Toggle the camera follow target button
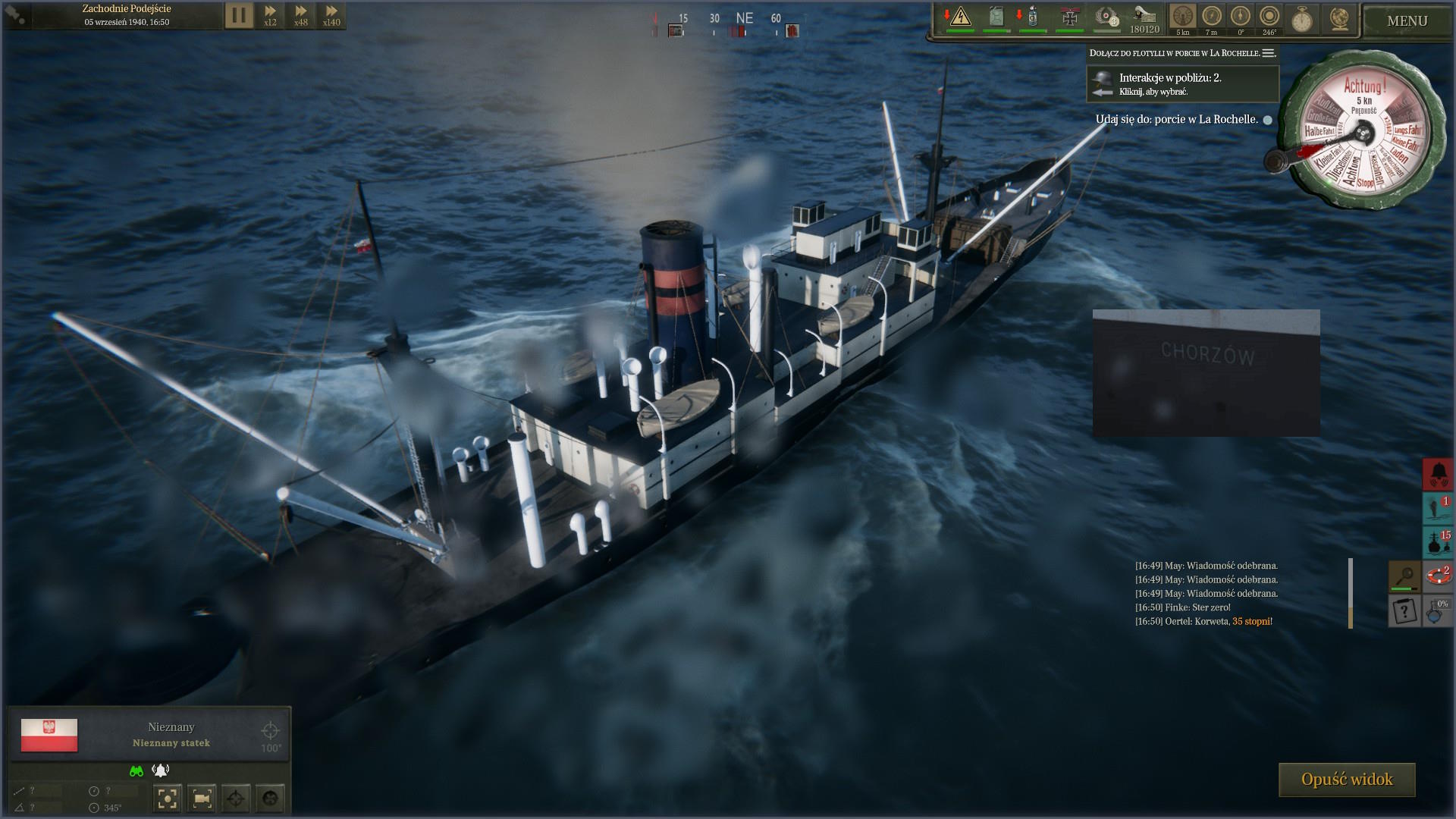Image resolution: width=1456 pixels, height=819 pixels. tap(202, 798)
